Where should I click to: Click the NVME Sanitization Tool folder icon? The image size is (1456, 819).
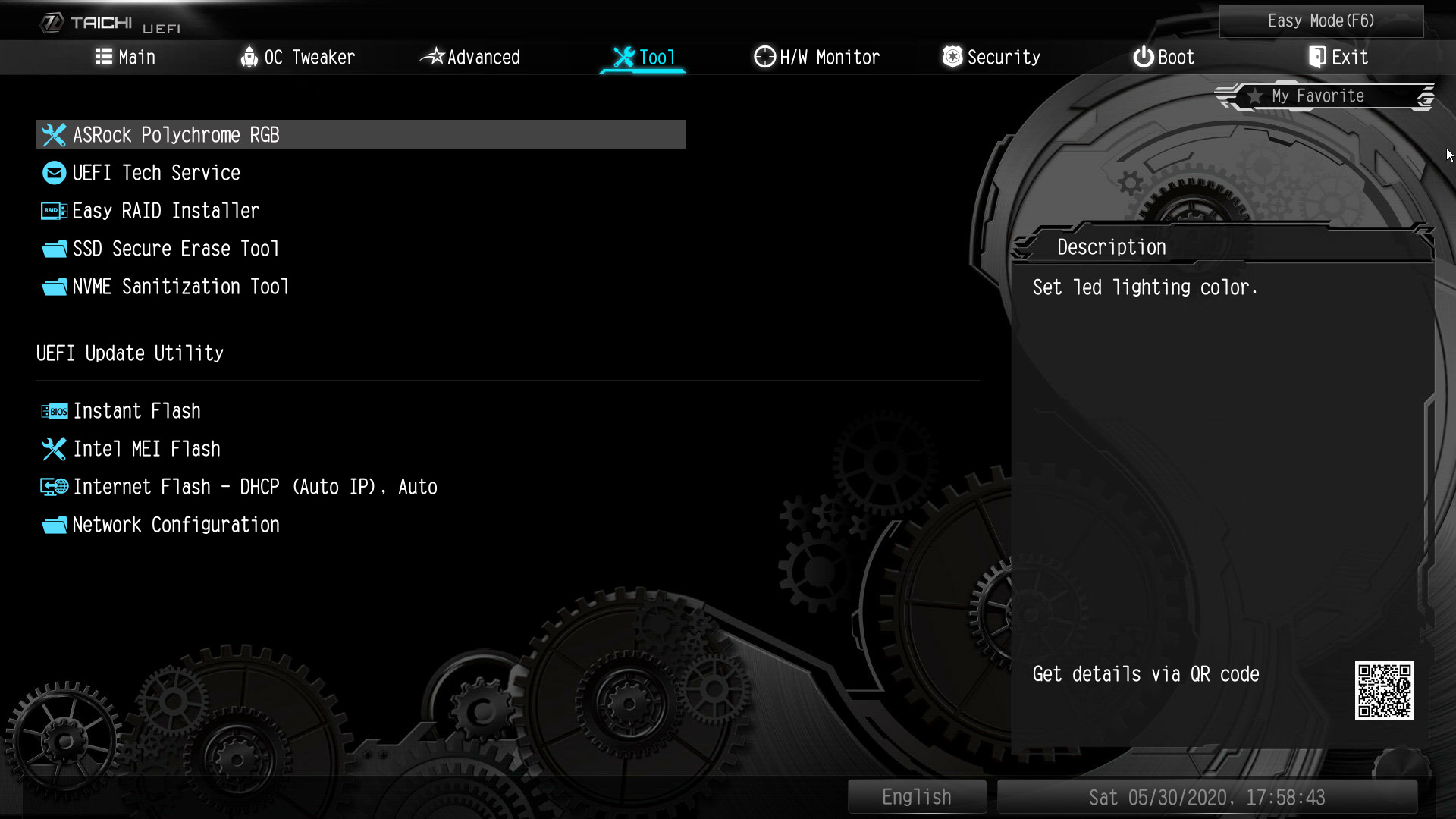pos(53,286)
